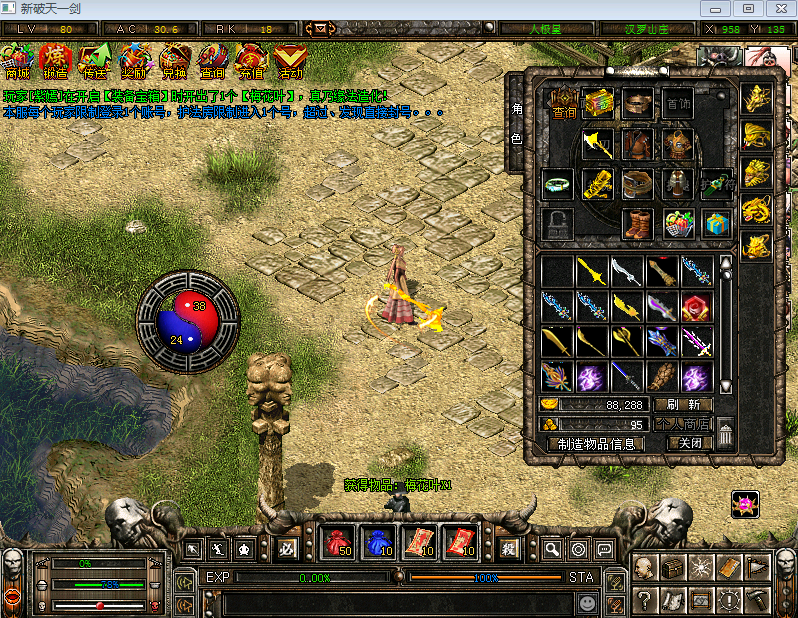Select the red rose item in bag

coord(696,307)
